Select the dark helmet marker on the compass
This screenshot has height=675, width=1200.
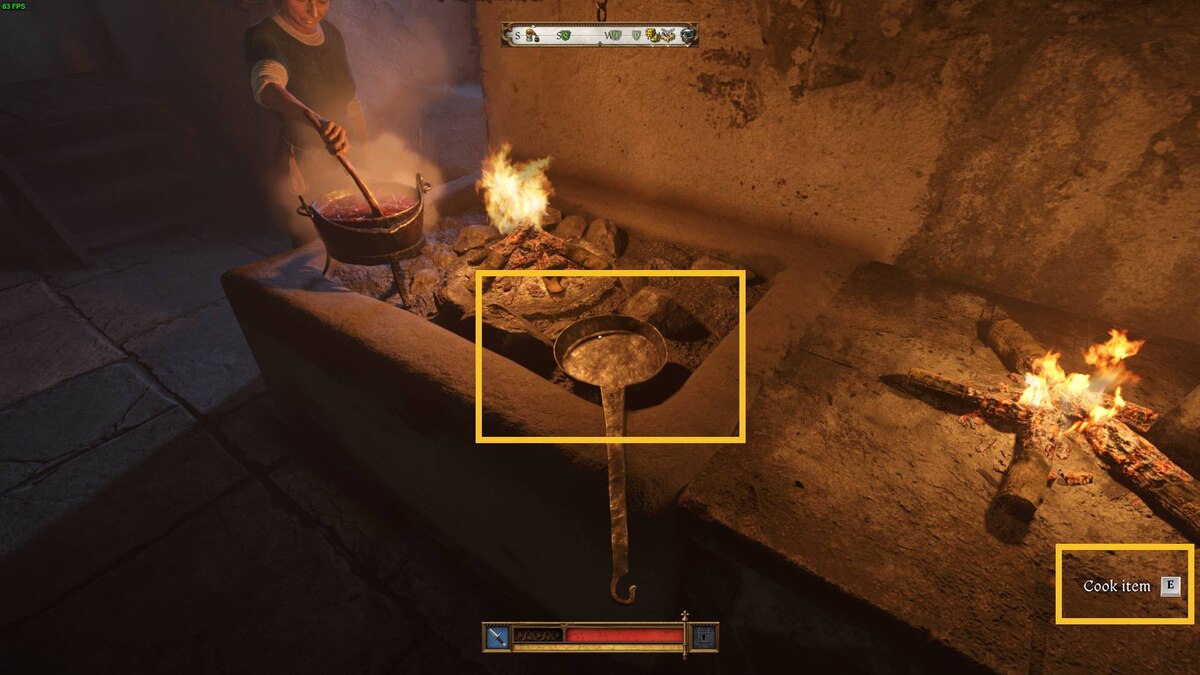[687, 35]
